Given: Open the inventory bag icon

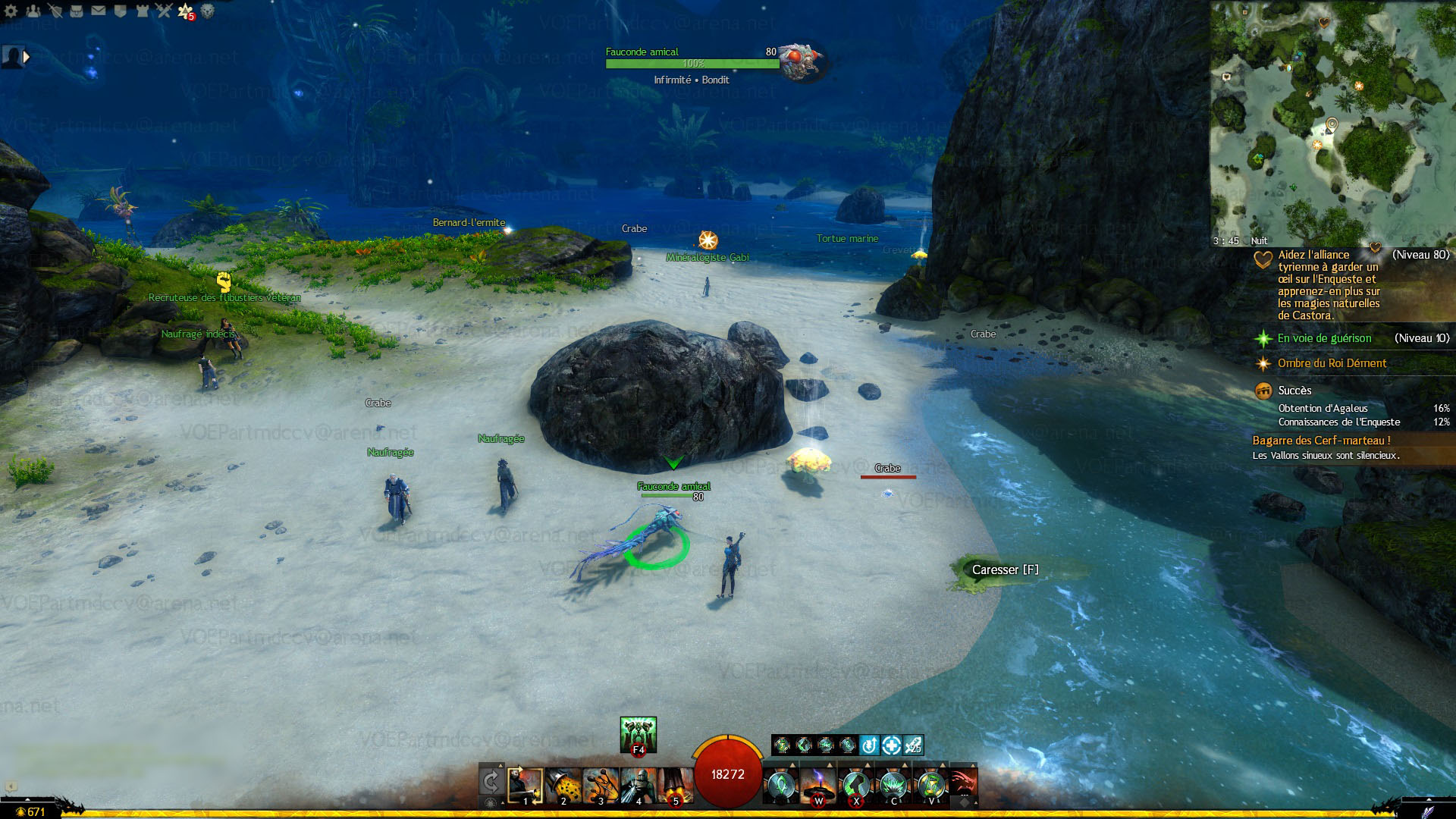Looking at the screenshot, I should coord(76,11).
